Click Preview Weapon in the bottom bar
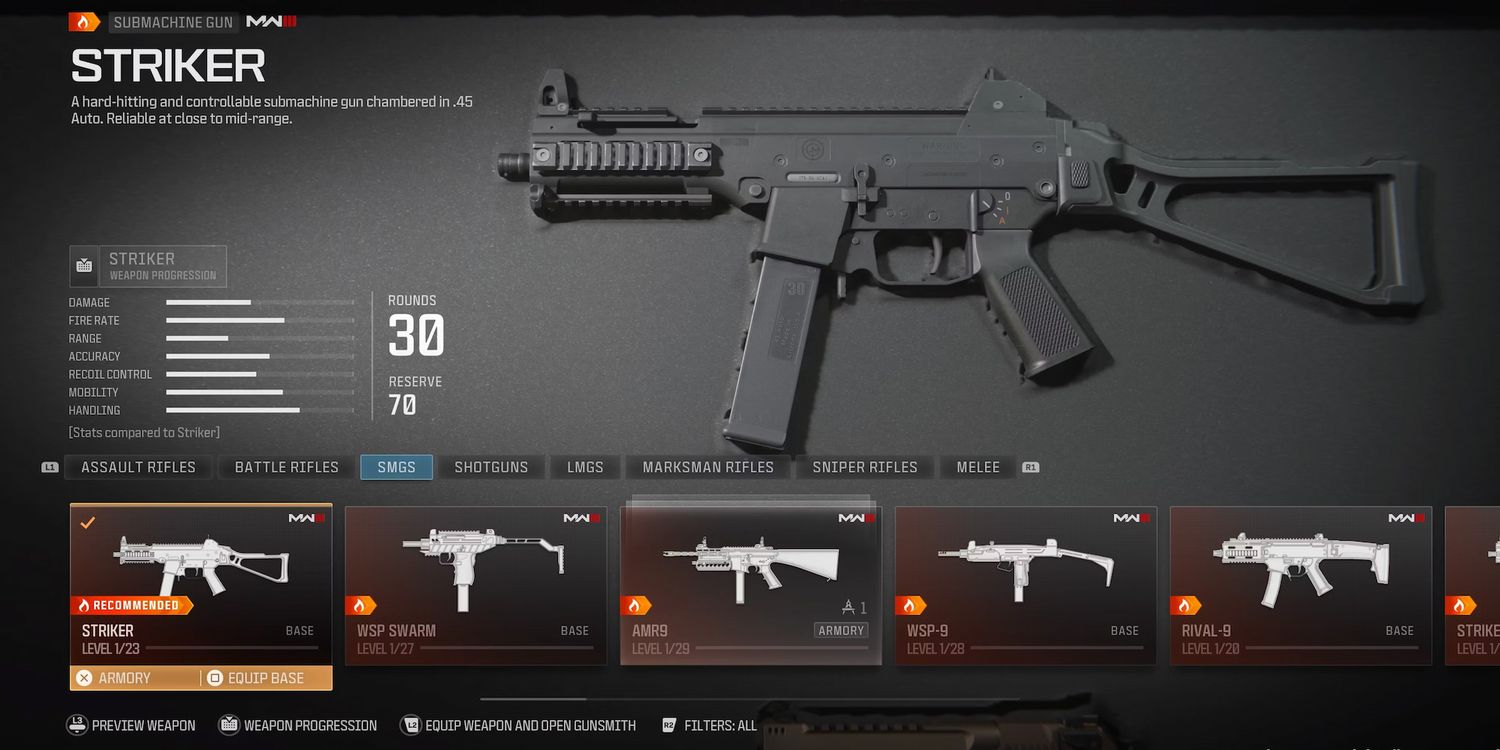This screenshot has height=750, width=1500. point(132,725)
